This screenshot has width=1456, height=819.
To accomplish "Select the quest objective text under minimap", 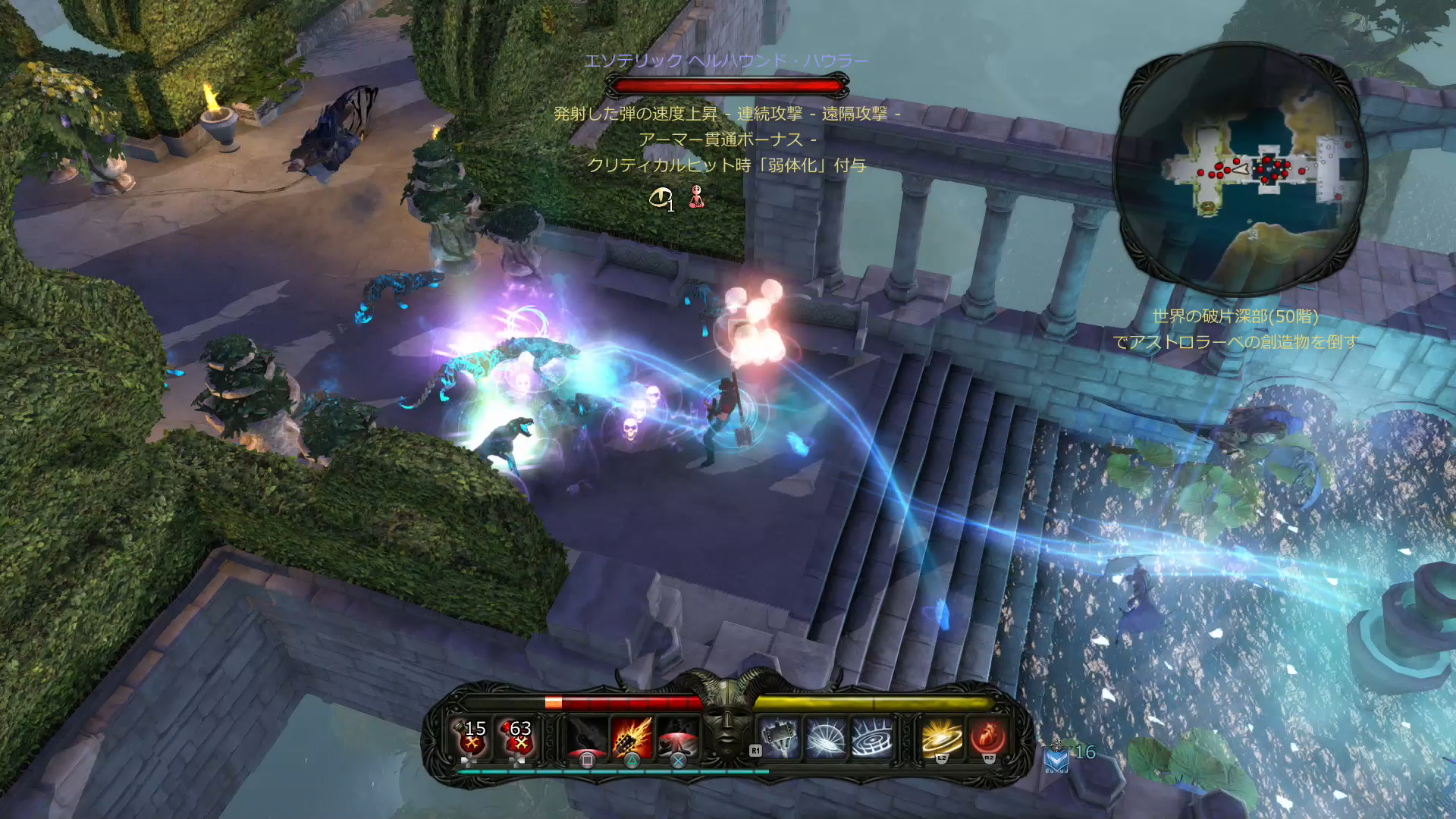I will (x=1235, y=329).
